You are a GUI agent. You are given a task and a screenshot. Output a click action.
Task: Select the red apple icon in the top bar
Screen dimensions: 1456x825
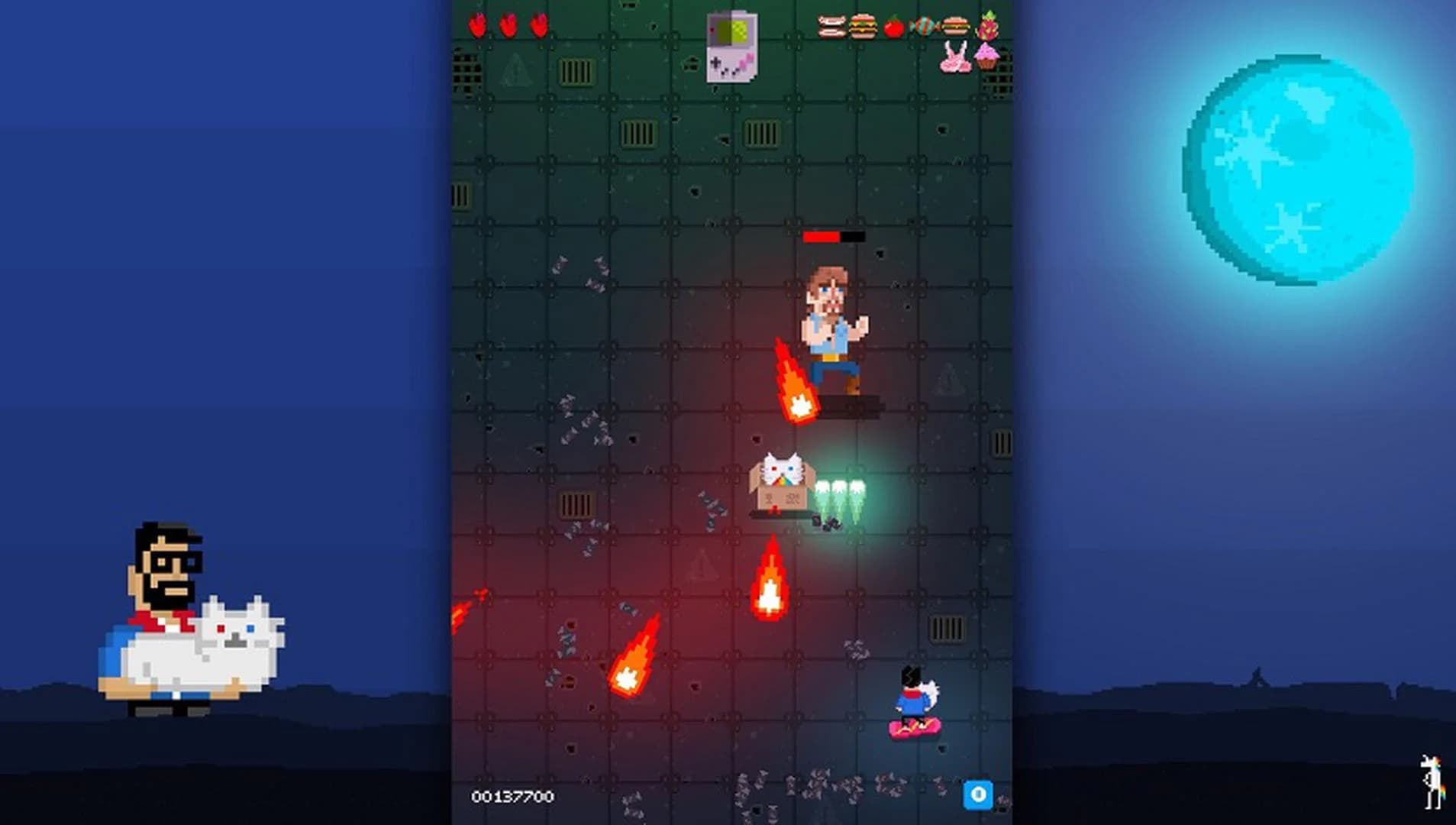pyautogui.click(x=893, y=25)
